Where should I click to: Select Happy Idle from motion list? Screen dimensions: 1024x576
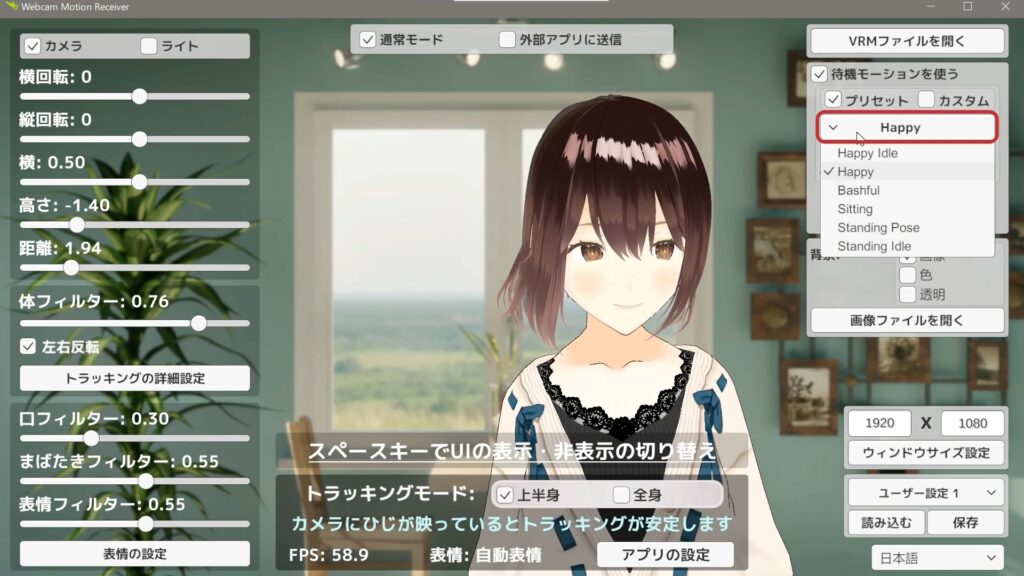click(x=867, y=153)
